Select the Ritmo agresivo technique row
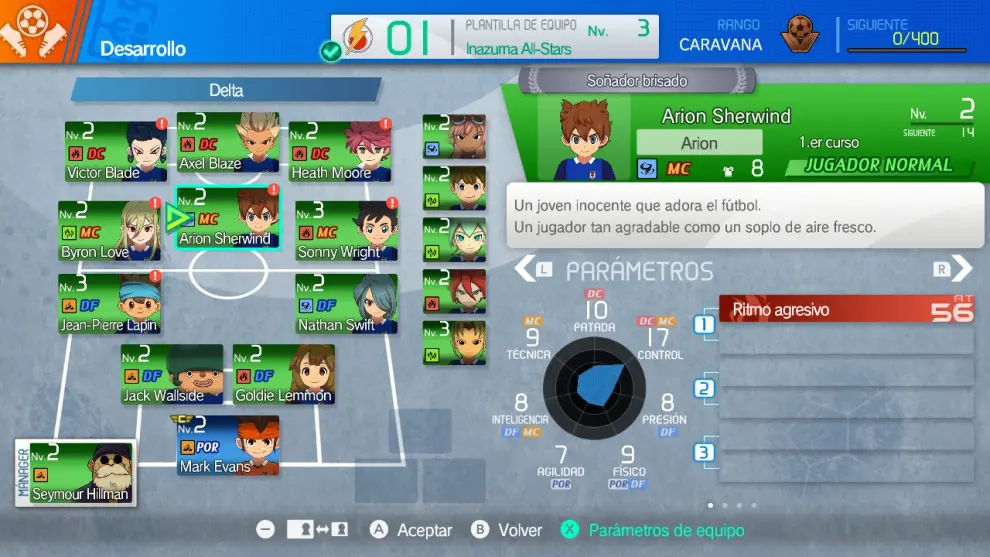The height and width of the screenshot is (557, 990). [846, 310]
